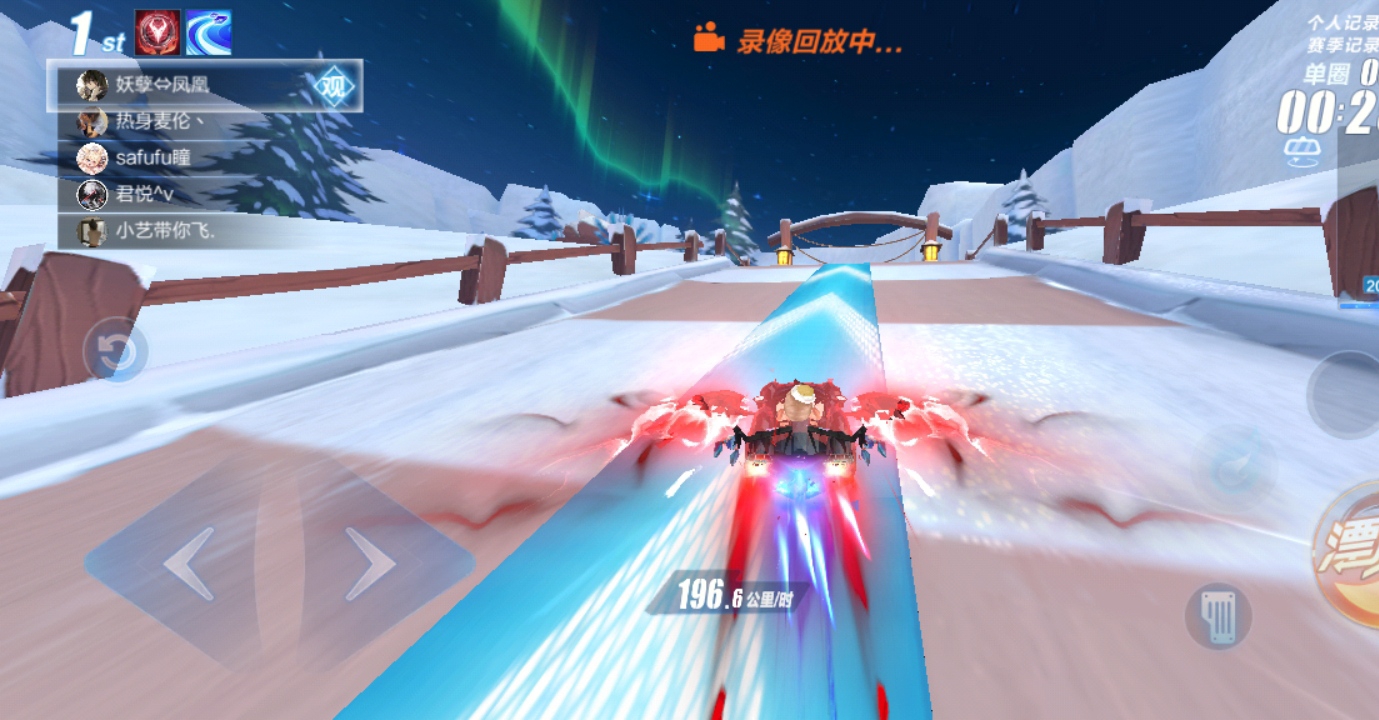Click the red emblem item icon
This screenshot has height=720, width=1379.
click(157, 33)
